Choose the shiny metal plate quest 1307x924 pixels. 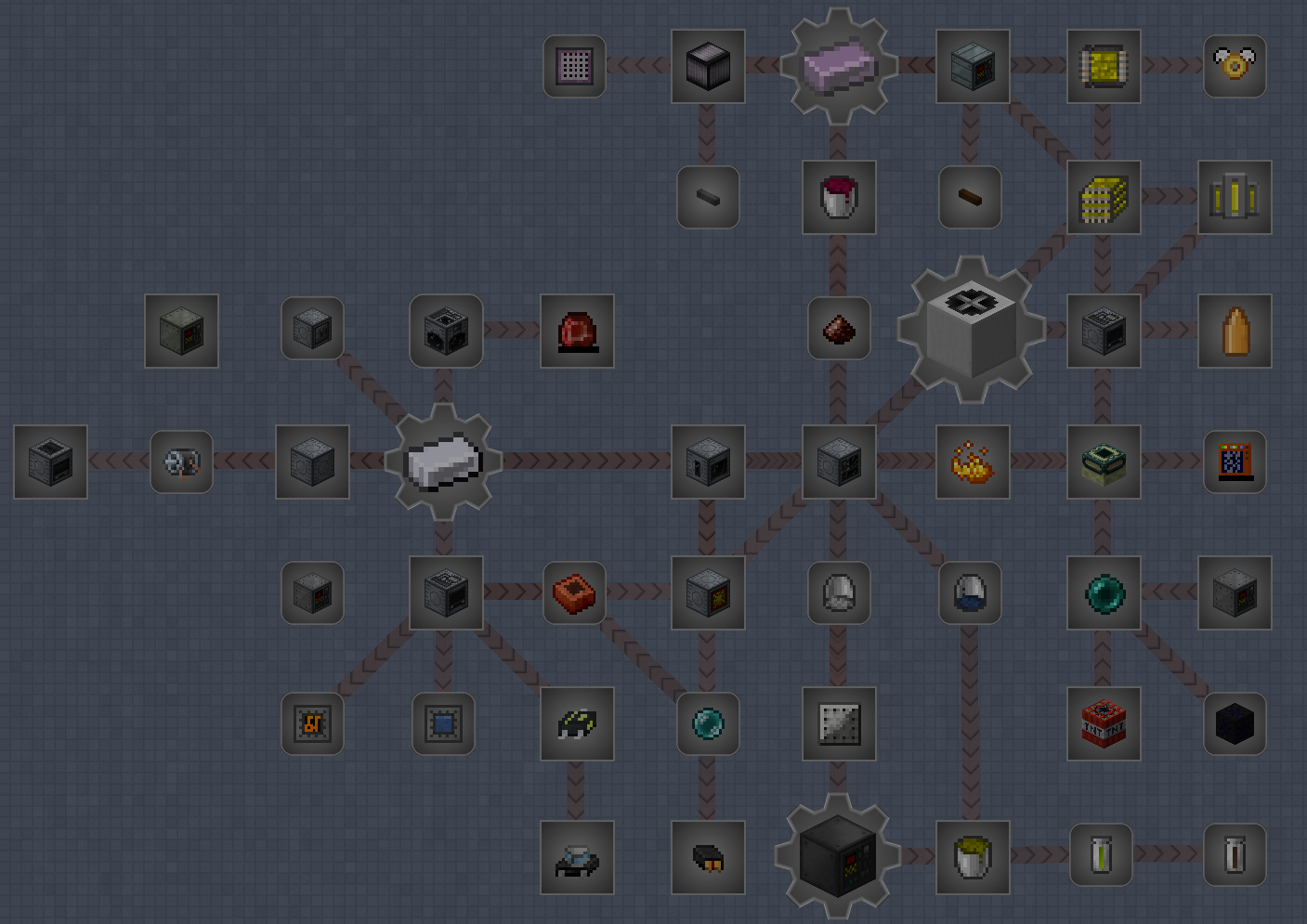(x=838, y=723)
